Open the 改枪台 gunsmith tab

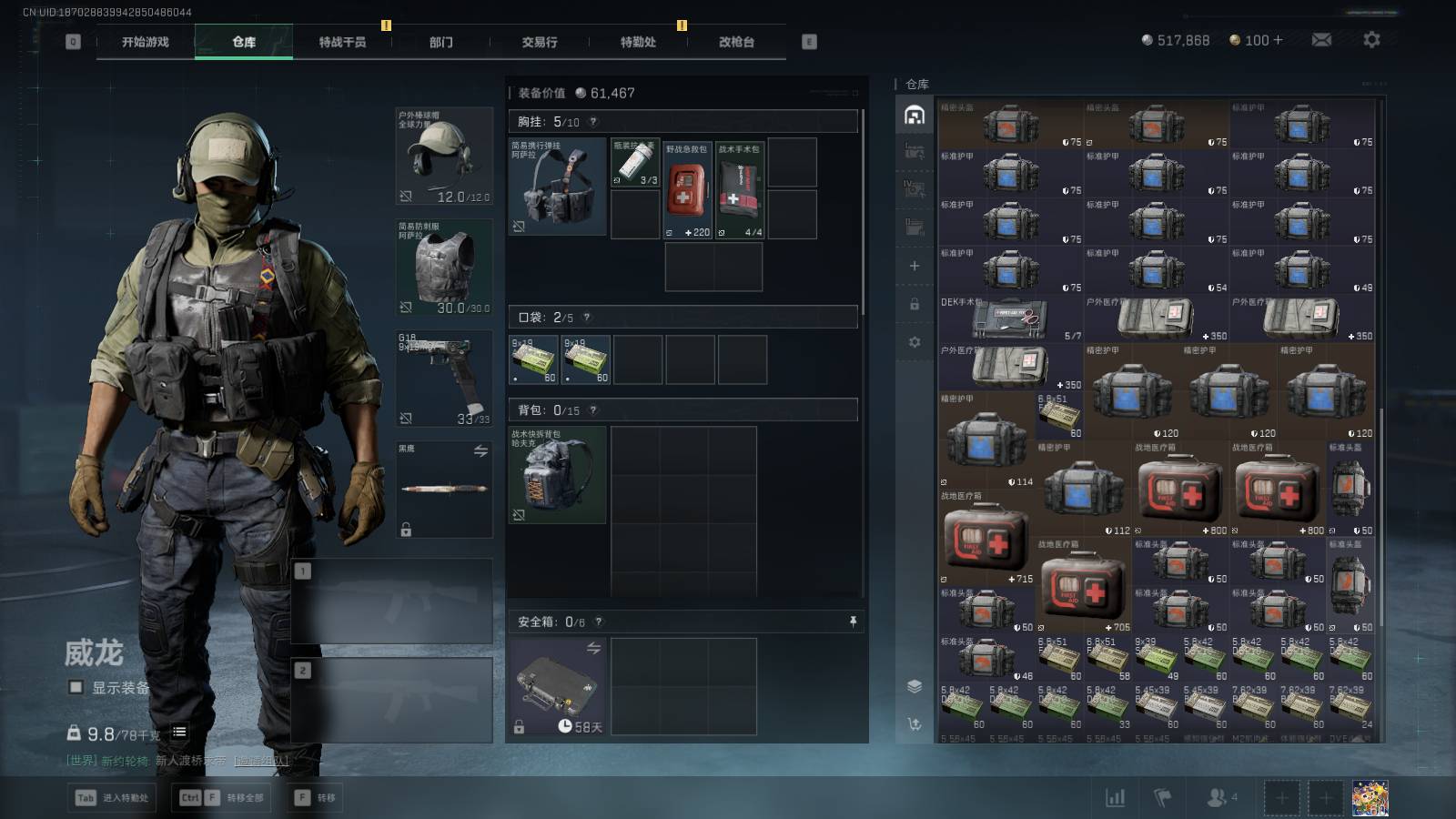(x=736, y=42)
